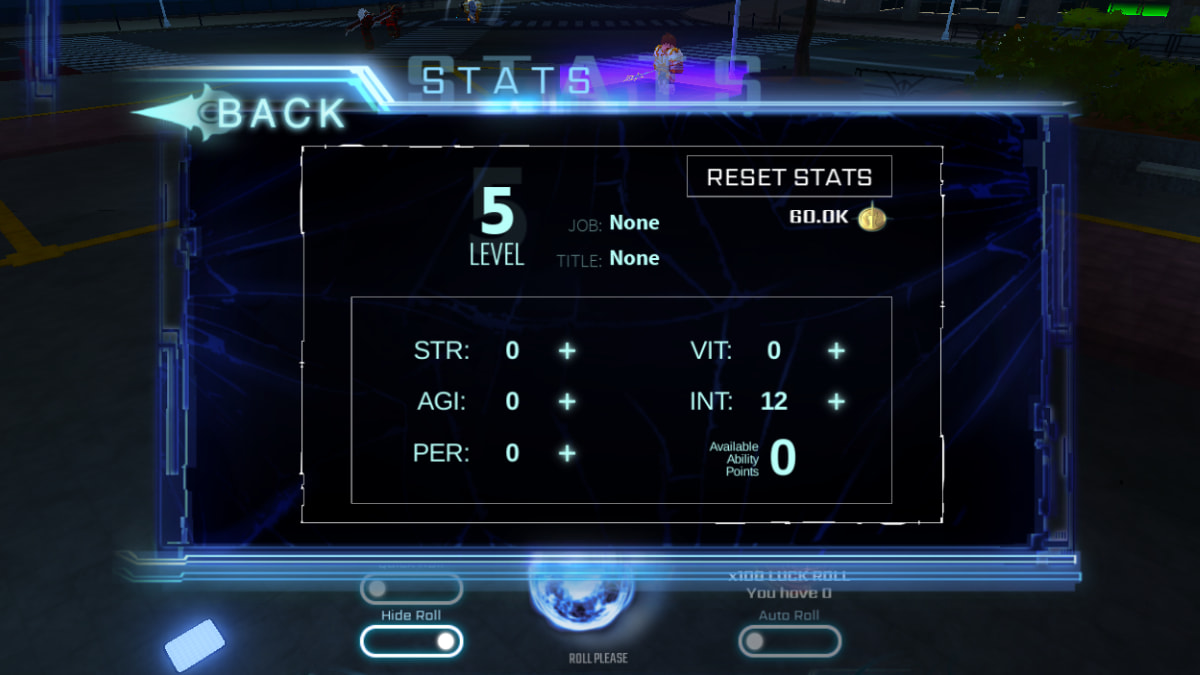This screenshot has width=1200, height=675.
Task: Increase the AGI stat with its plus
Action: pos(567,401)
